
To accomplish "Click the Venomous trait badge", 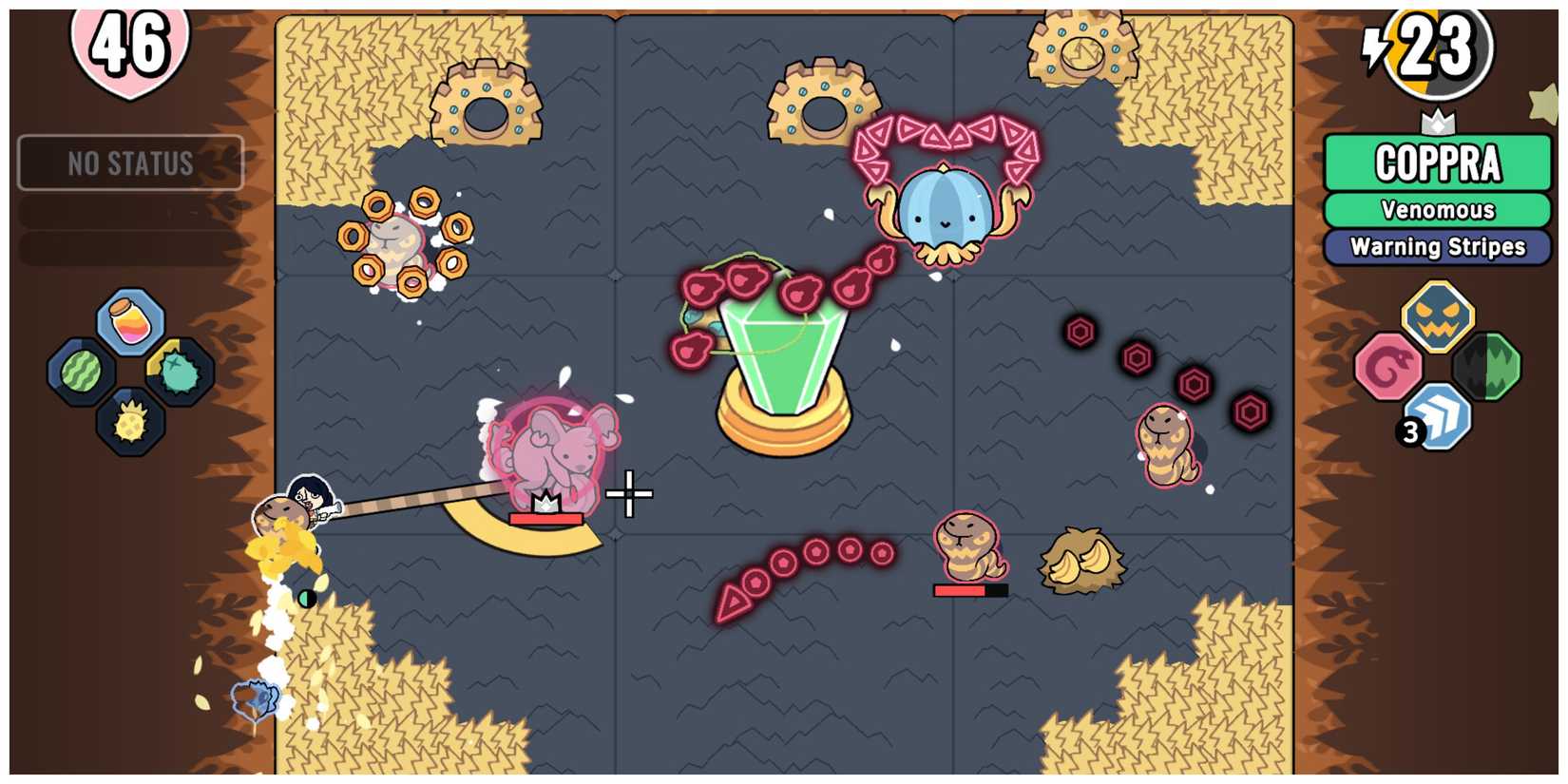I will (1437, 211).
